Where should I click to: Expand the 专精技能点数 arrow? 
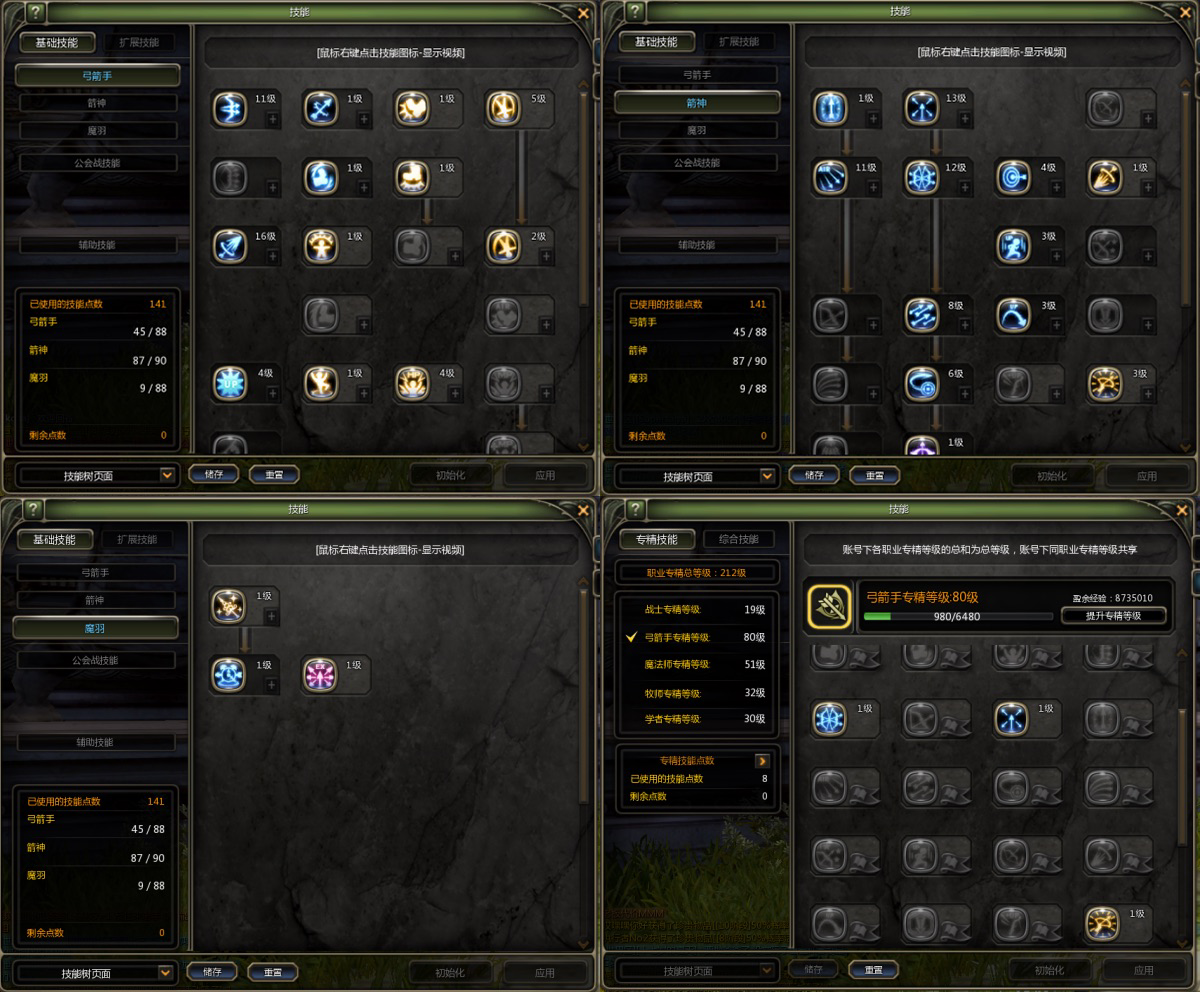pos(762,761)
